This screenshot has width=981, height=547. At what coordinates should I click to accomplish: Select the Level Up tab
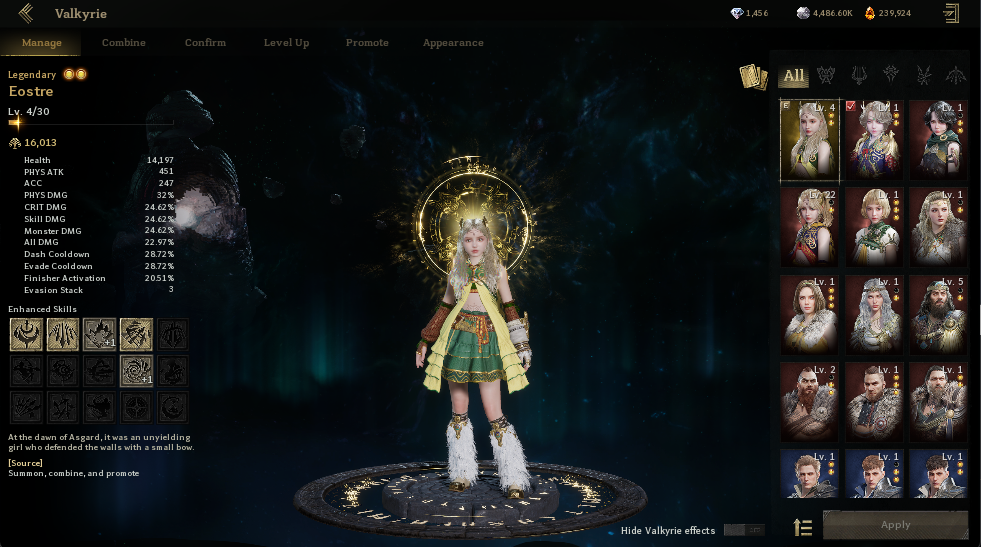(286, 43)
